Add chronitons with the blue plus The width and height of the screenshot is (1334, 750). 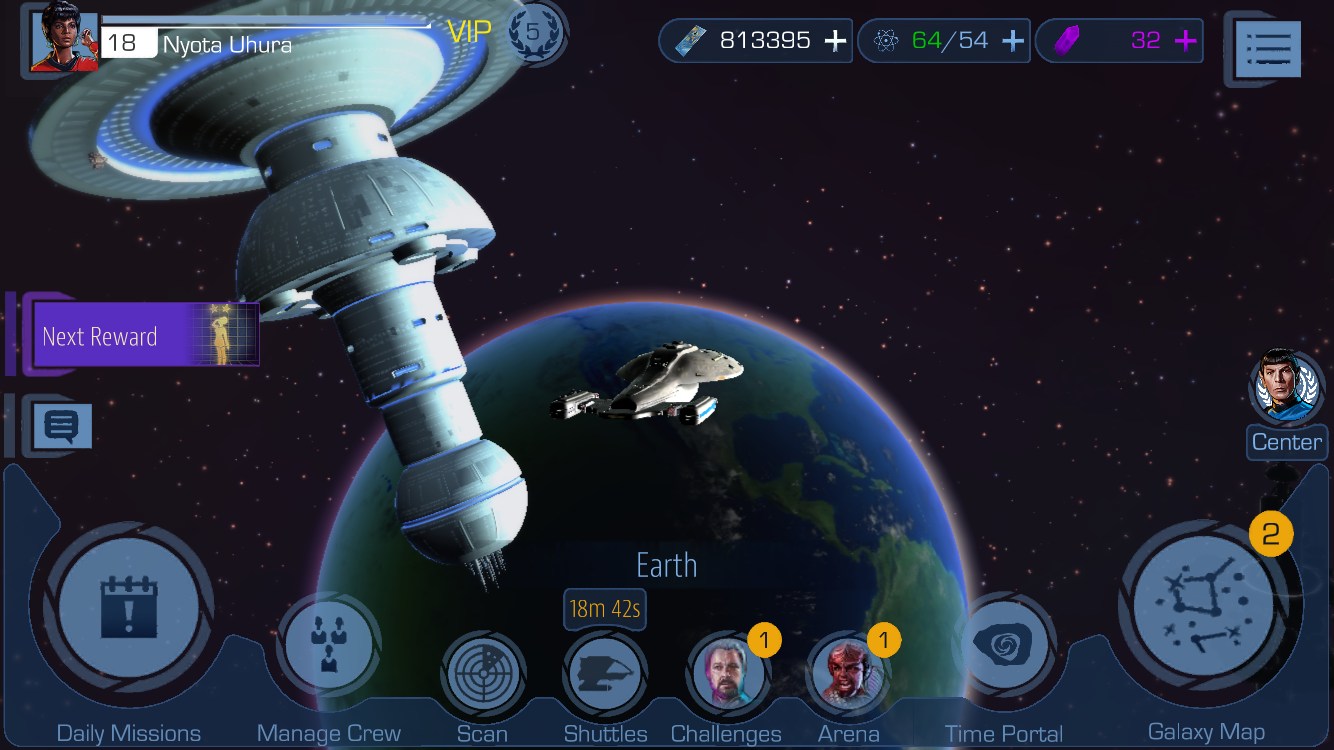(x=1013, y=41)
